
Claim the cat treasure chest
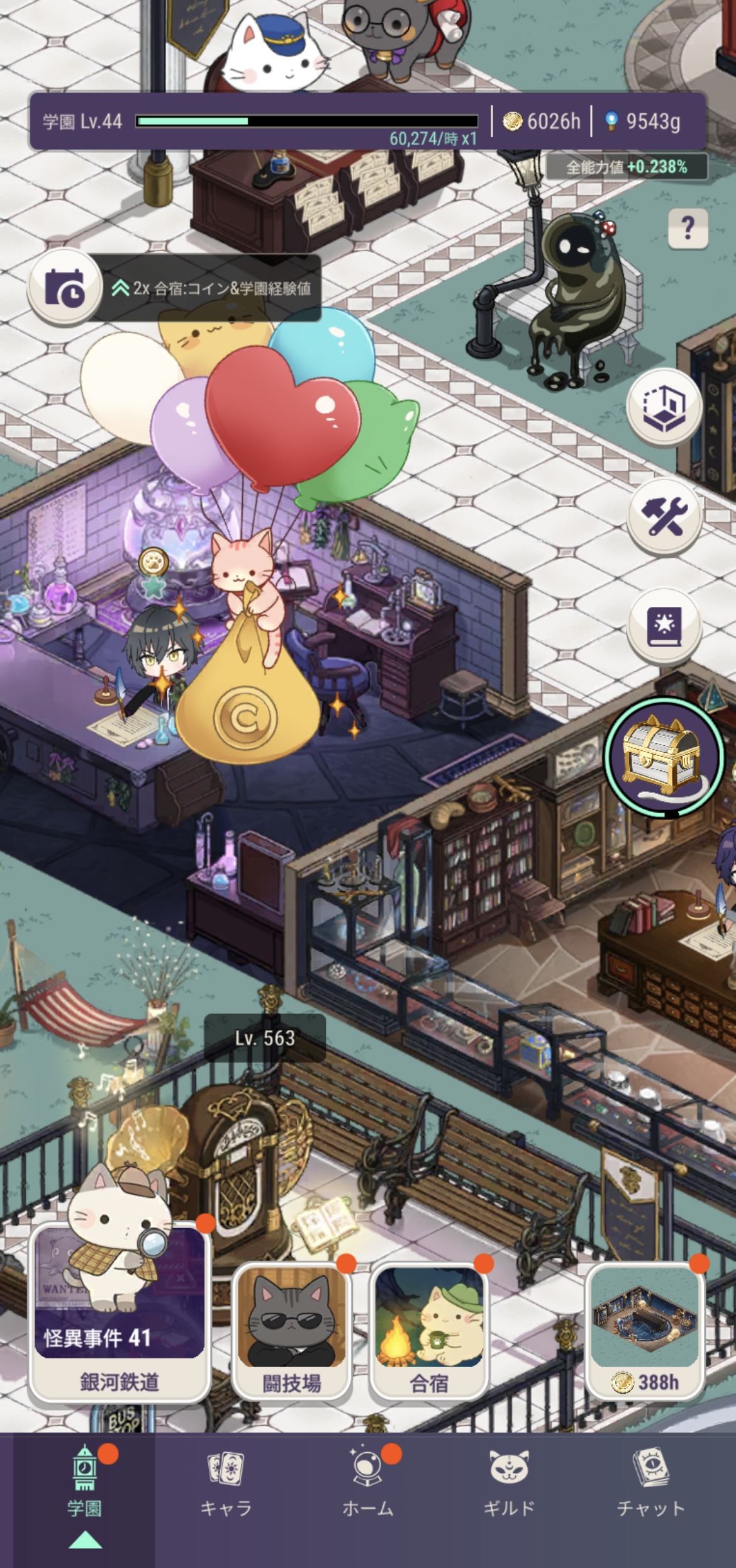664,757
